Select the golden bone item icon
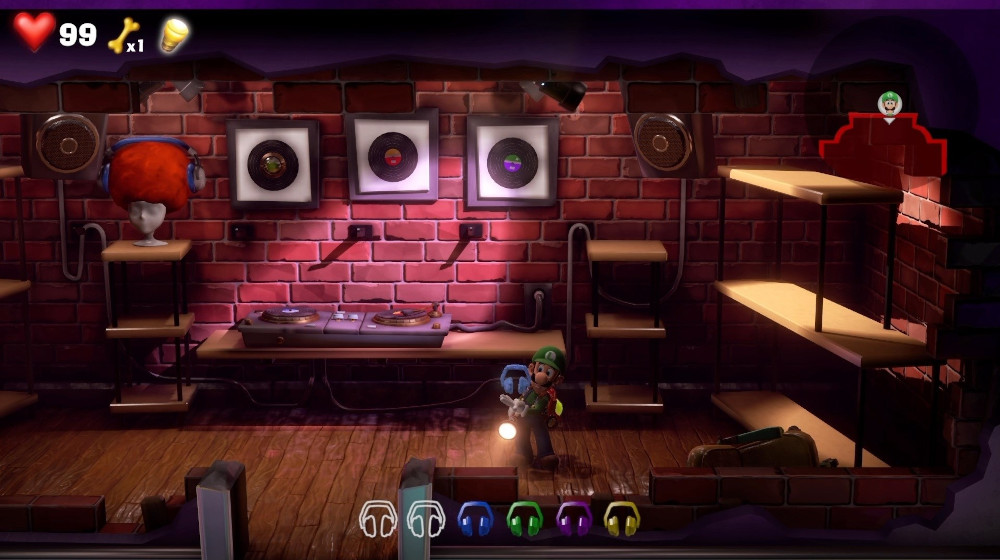Image resolution: width=1000 pixels, height=560 pixels. click(x=124, y=36)
